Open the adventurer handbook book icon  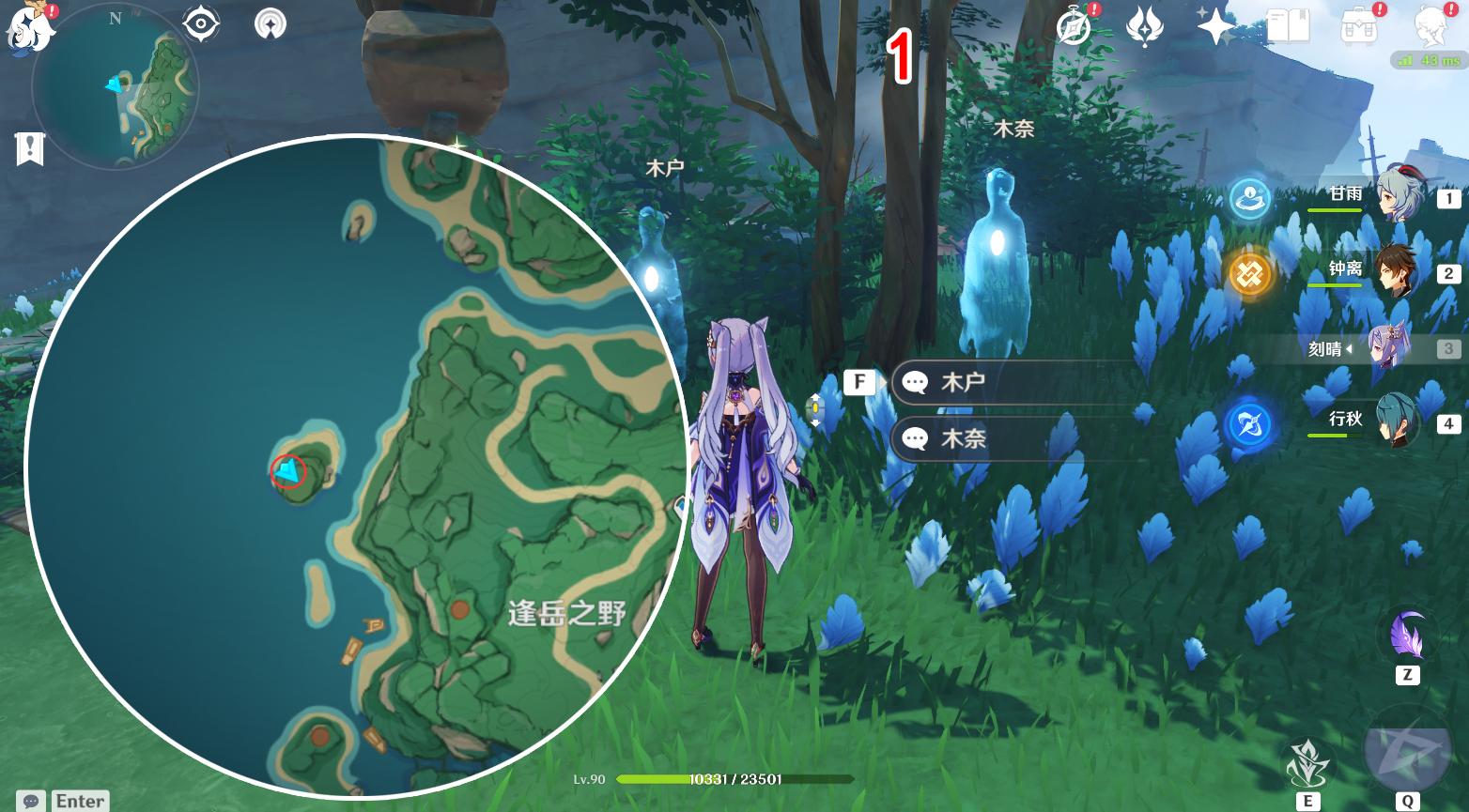coord(1288,26)
